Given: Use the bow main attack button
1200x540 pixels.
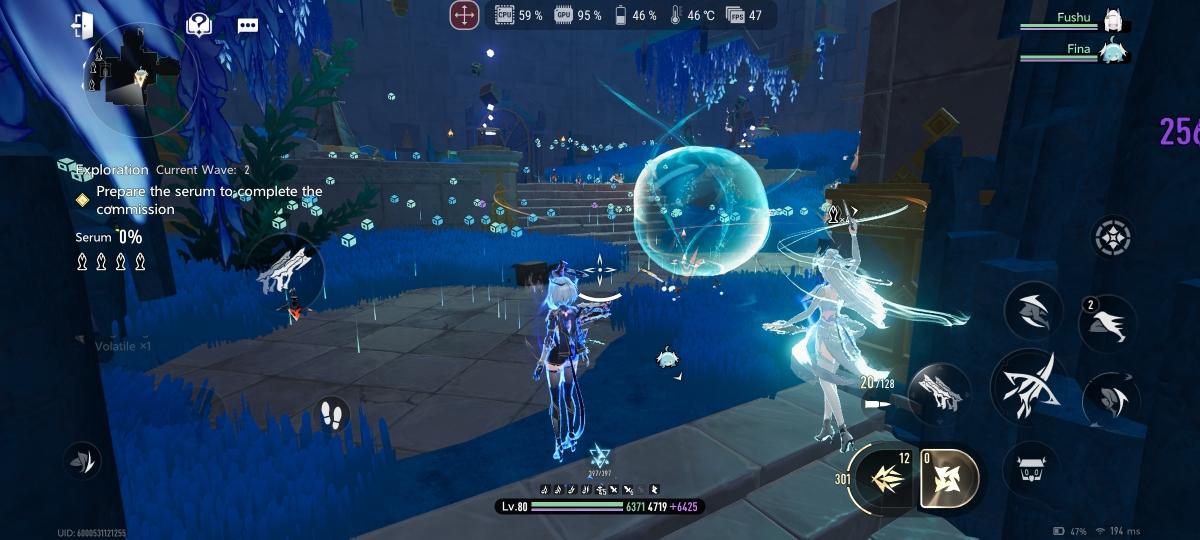Looking at the screenshot, I should pos(1027,387).
